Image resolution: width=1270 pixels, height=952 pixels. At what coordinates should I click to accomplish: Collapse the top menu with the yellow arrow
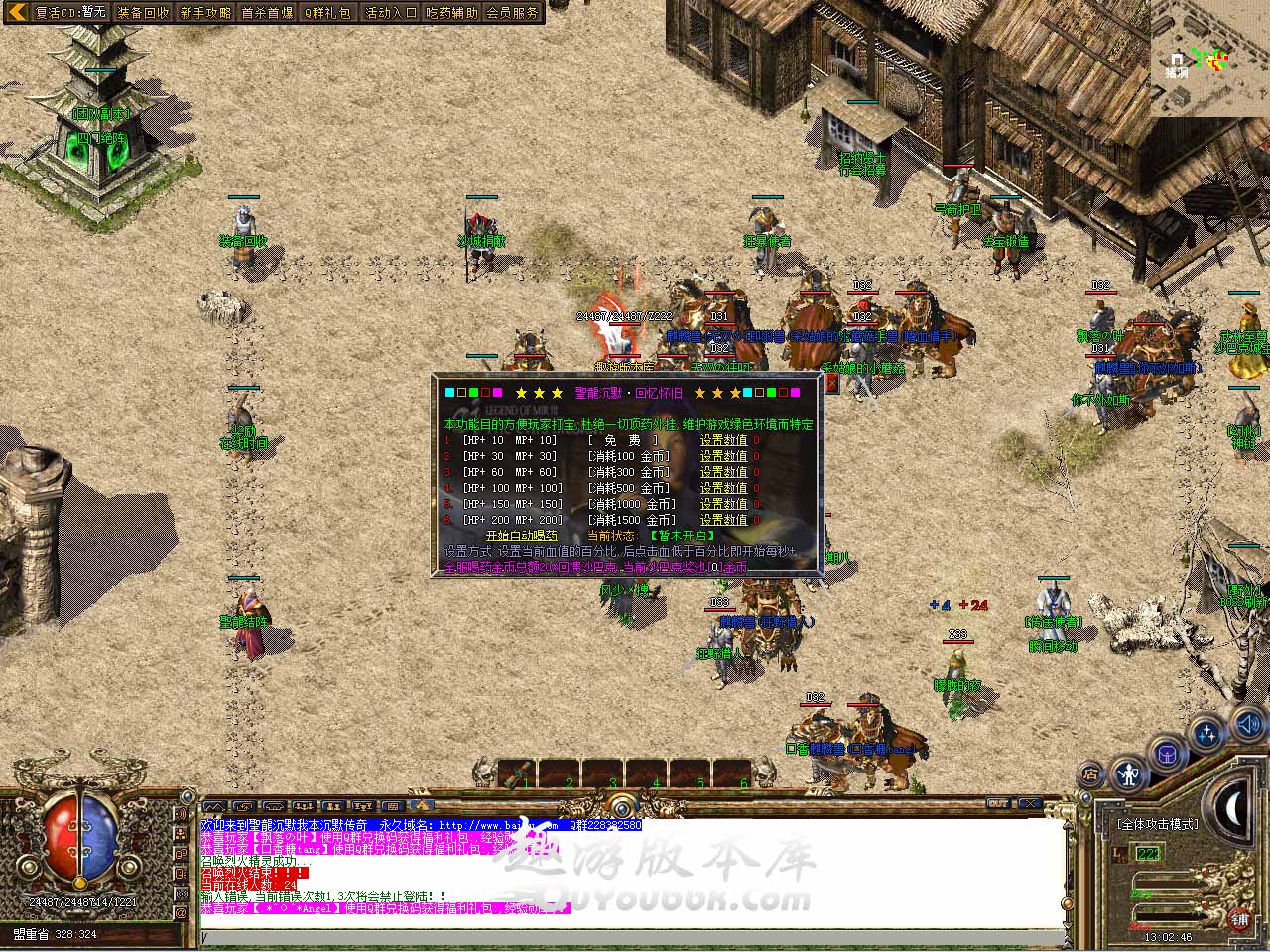point(16,12)
